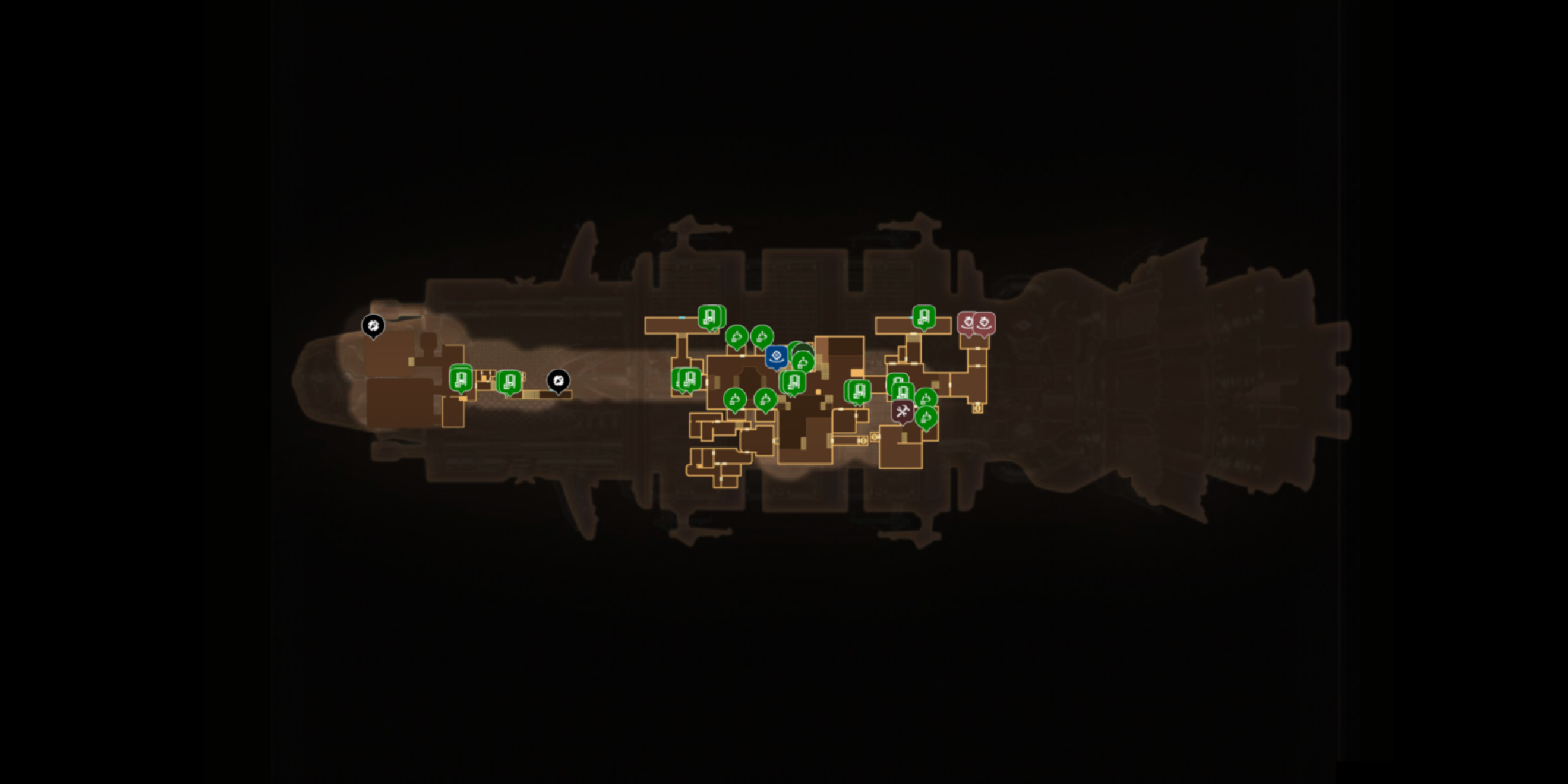This screenshot has height=784, width=1568.
Task: Select the green keypad marker at the top-left cluster
Action: 711,317
